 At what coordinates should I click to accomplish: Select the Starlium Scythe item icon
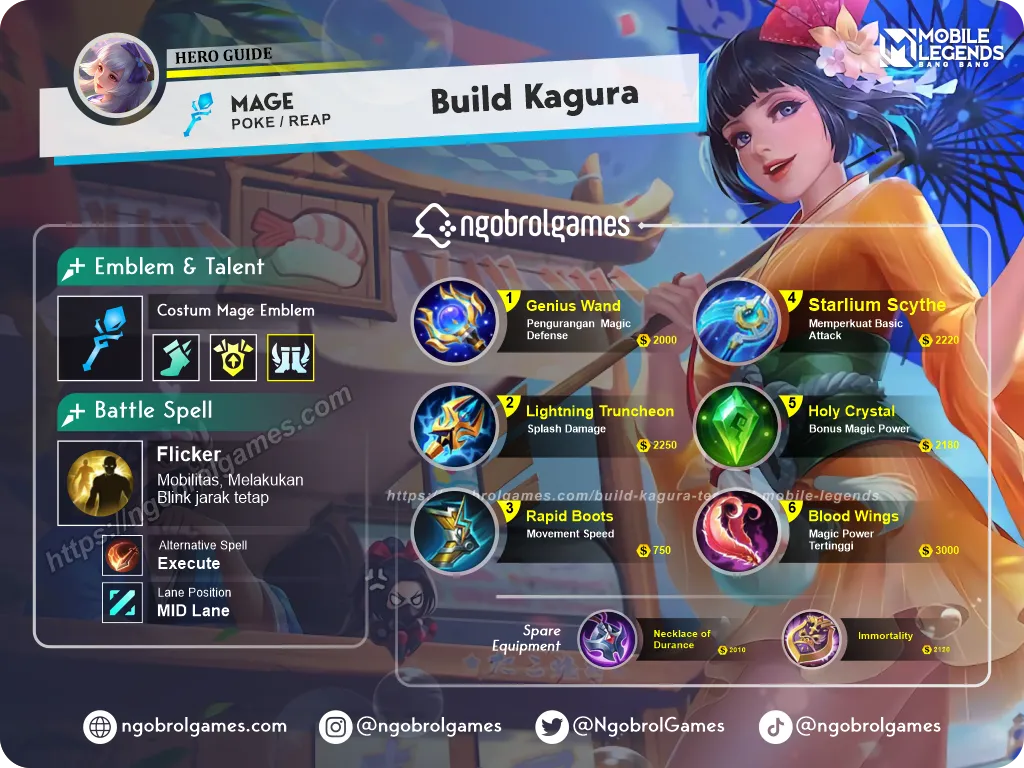[736, 321]
